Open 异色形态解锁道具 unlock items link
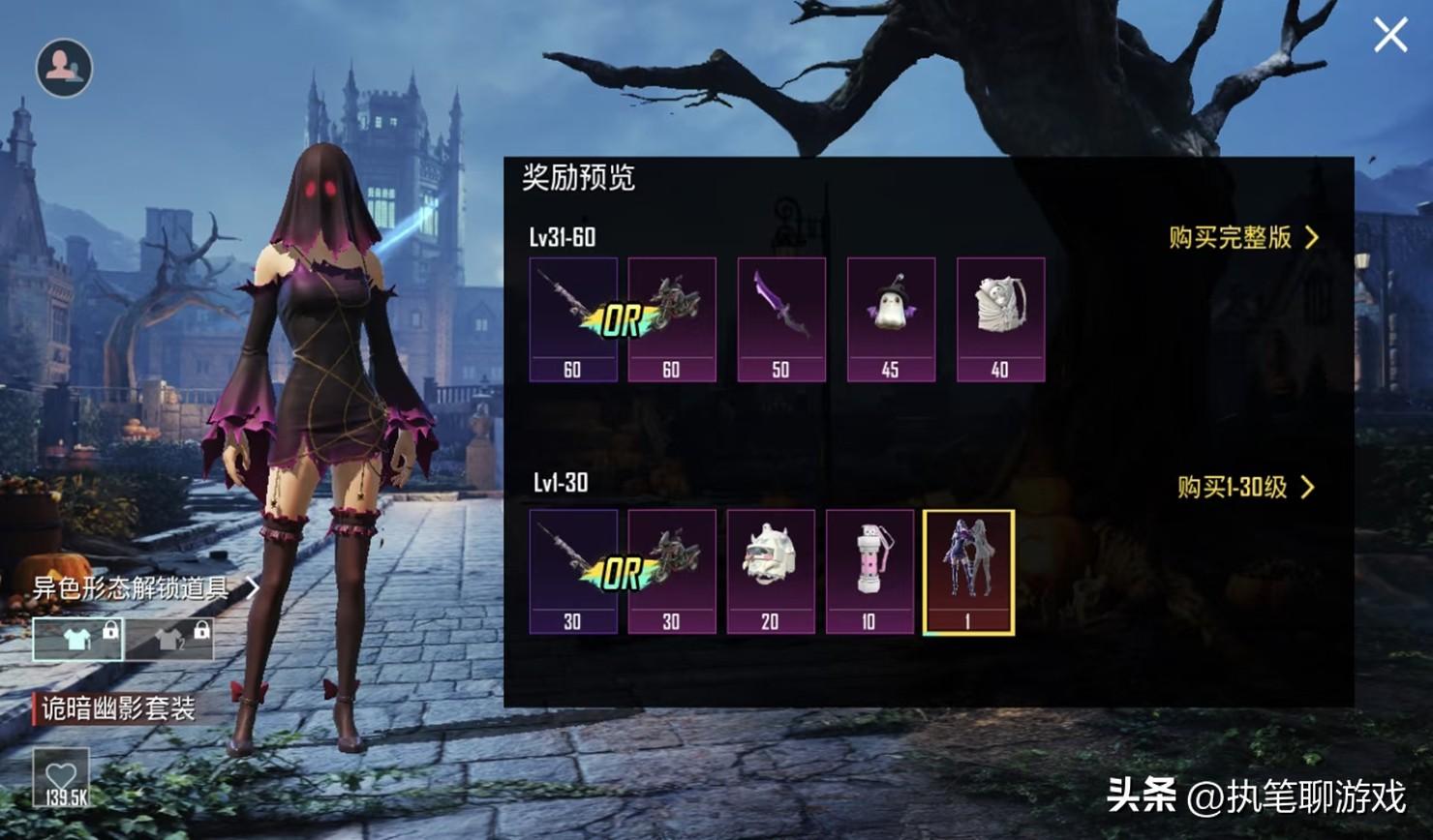The height and width of the screenshot is (840, 1433). [145, 587]
